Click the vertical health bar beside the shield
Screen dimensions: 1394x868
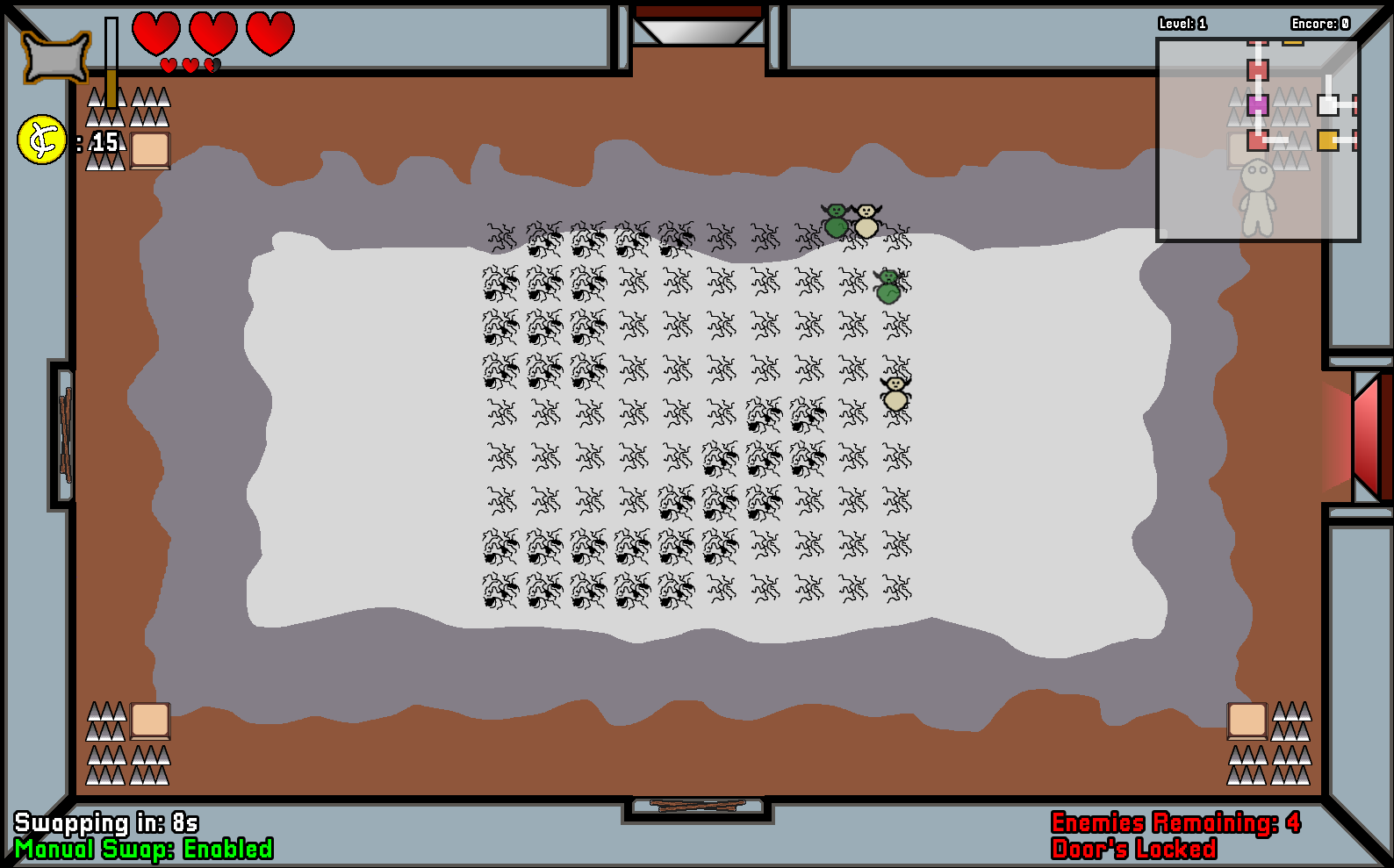[111, 61]
